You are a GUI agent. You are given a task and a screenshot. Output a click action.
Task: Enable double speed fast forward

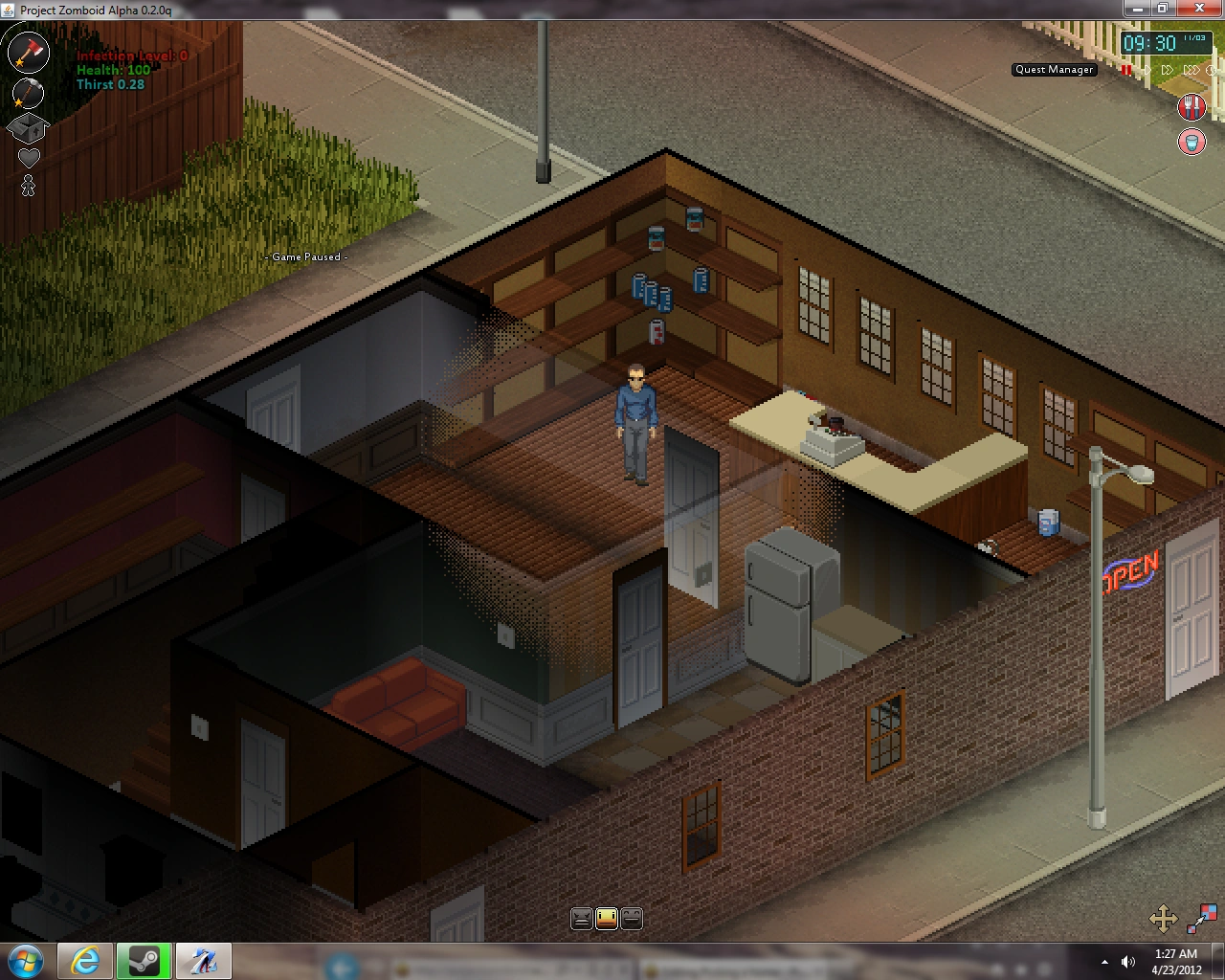(1168, 70)
